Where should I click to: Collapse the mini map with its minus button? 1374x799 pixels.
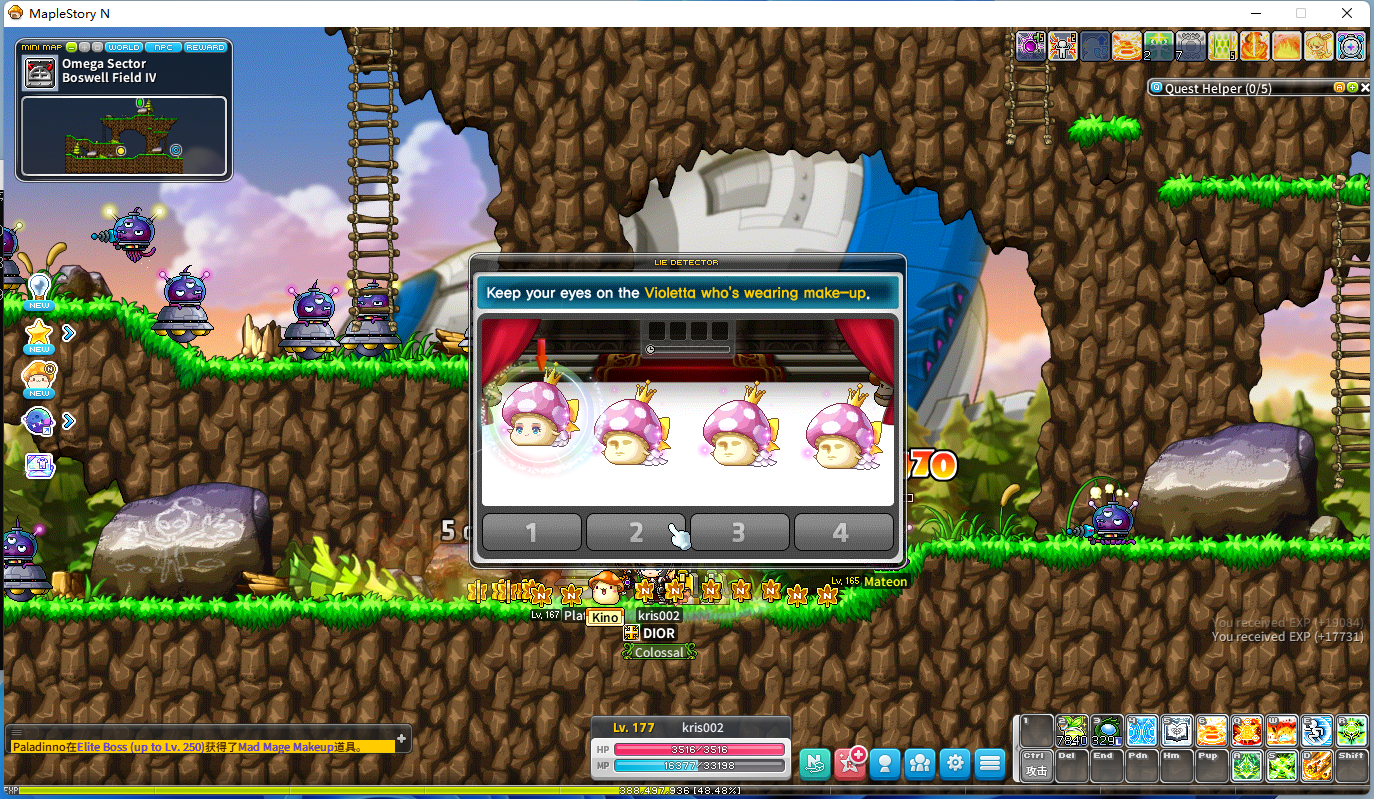point(71,47)
